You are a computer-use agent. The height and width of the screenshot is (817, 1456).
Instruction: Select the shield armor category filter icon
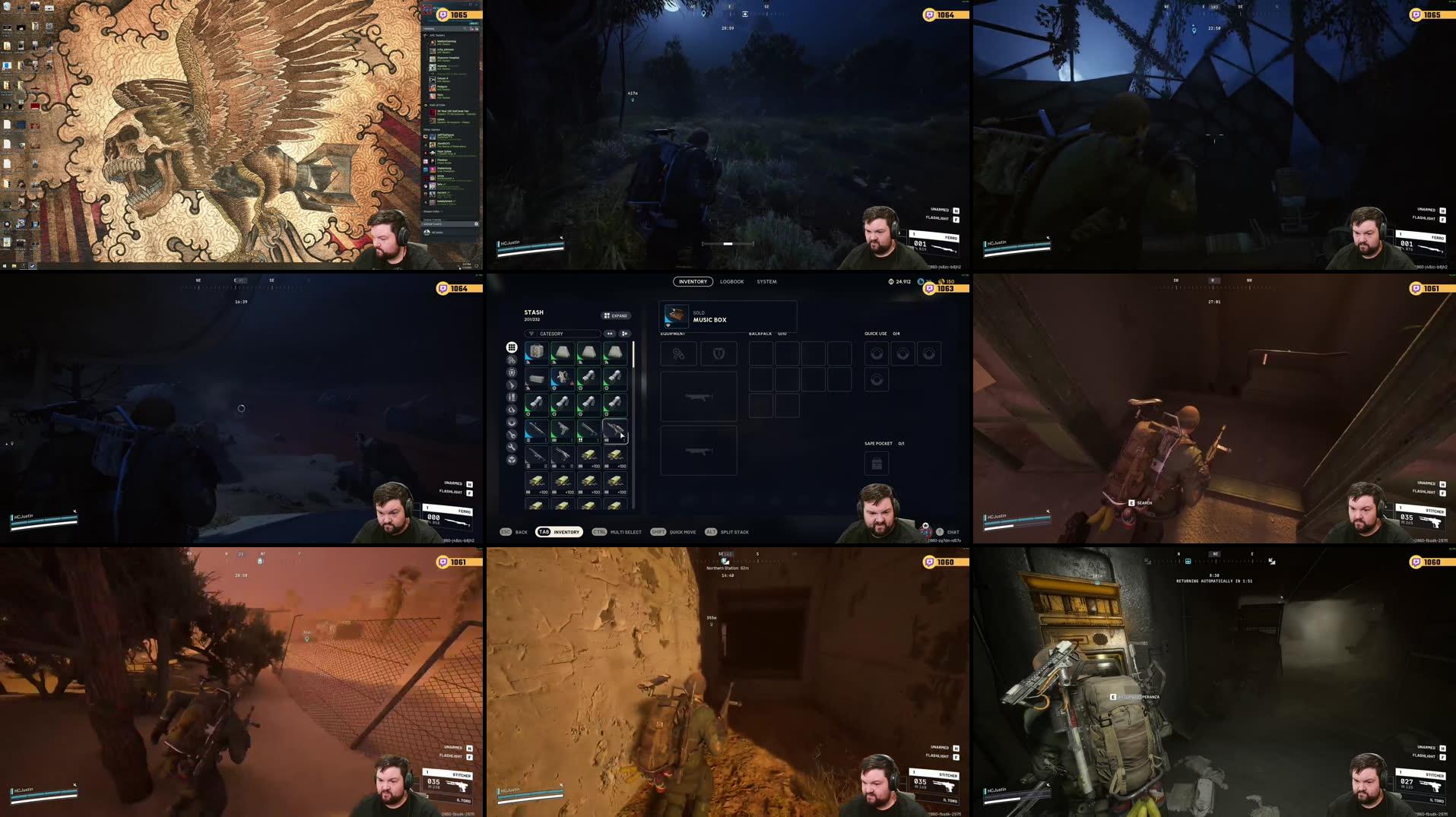click(512, 373)
